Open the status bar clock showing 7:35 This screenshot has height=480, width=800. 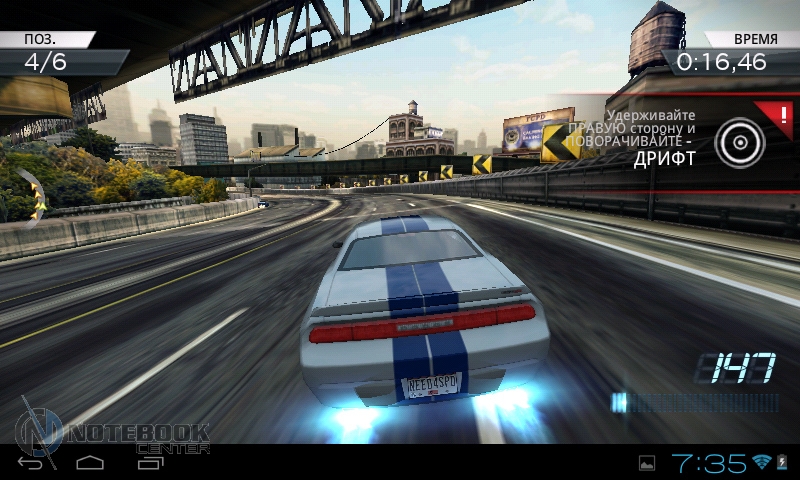pos(709,463)
